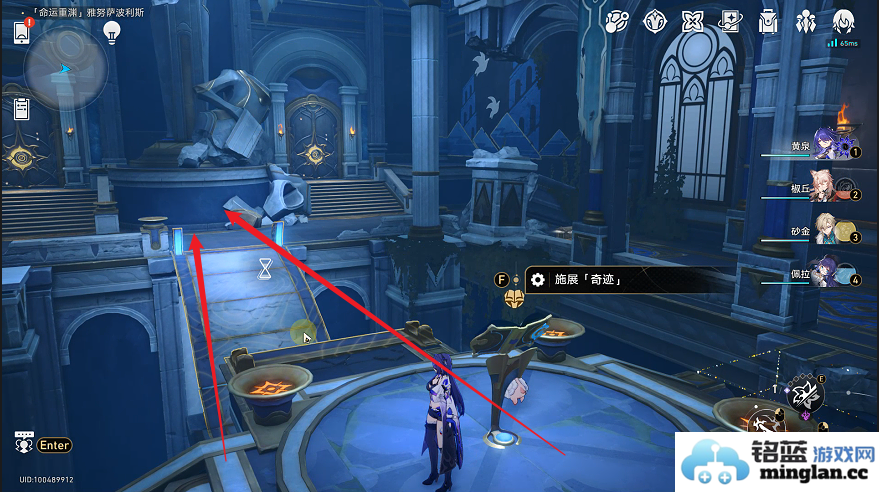Open the orbit-nodes icon in top bar

point(617,21)
